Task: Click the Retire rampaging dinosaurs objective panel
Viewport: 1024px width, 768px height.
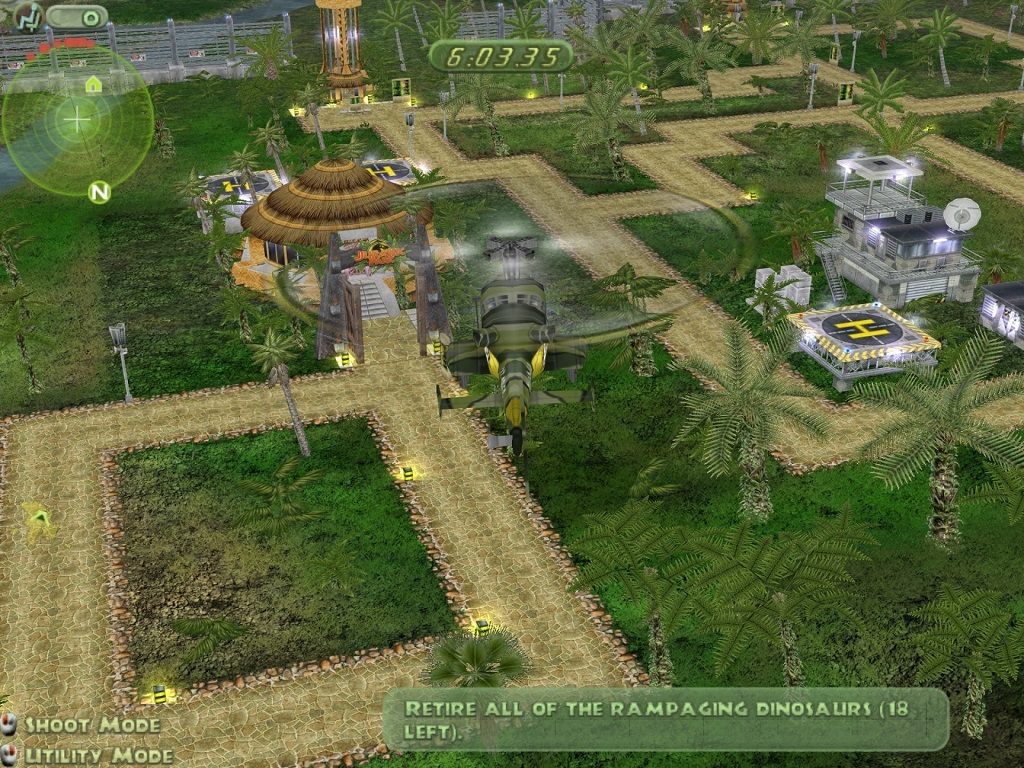Action: 666,719
